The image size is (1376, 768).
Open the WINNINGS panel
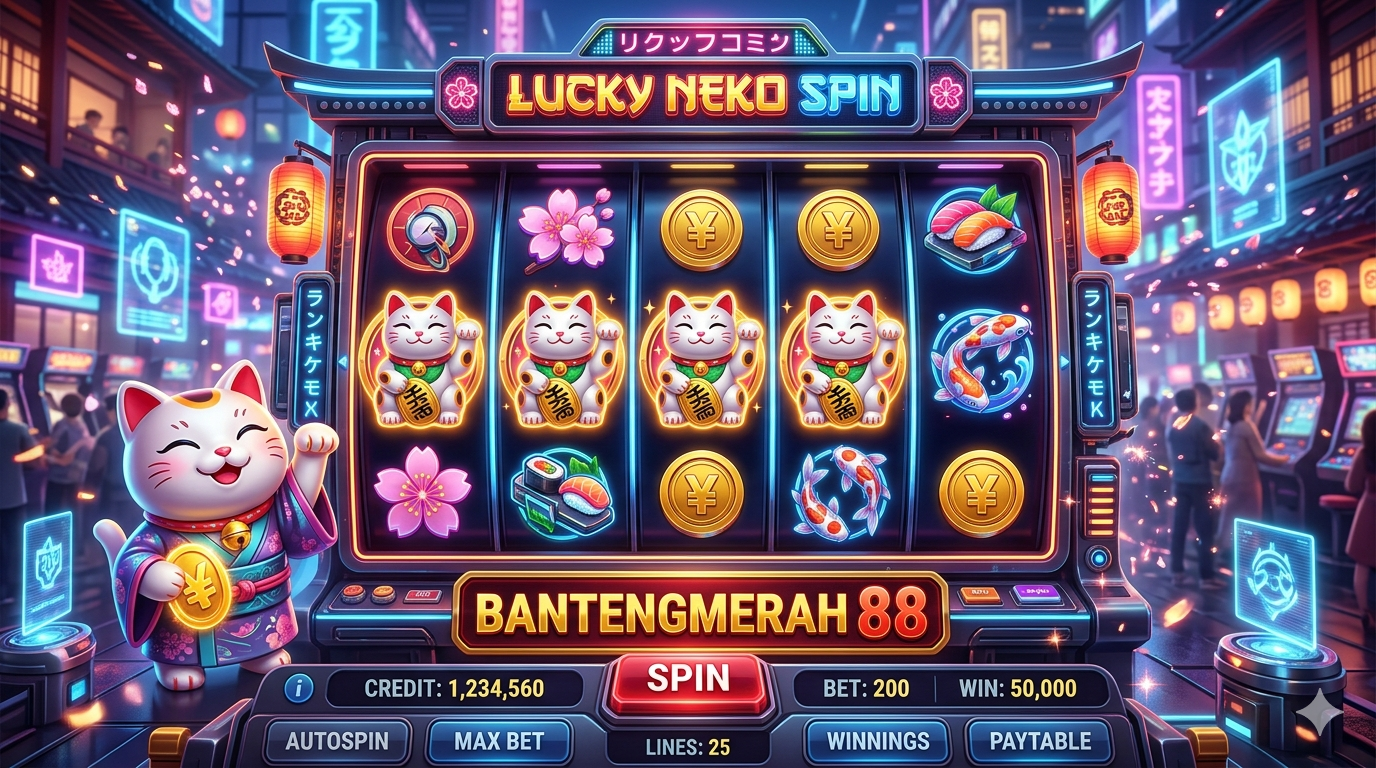[x=878, y=742]
